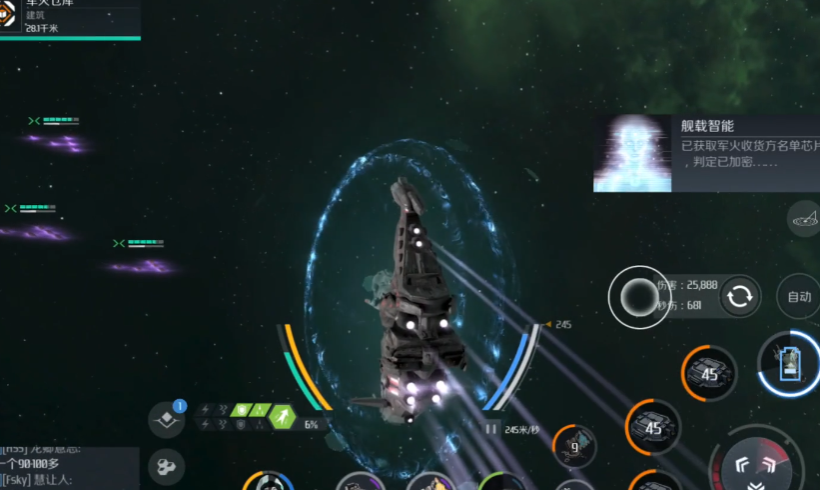Open the hexagon cluster menu icon

click(x=166, y=466)
